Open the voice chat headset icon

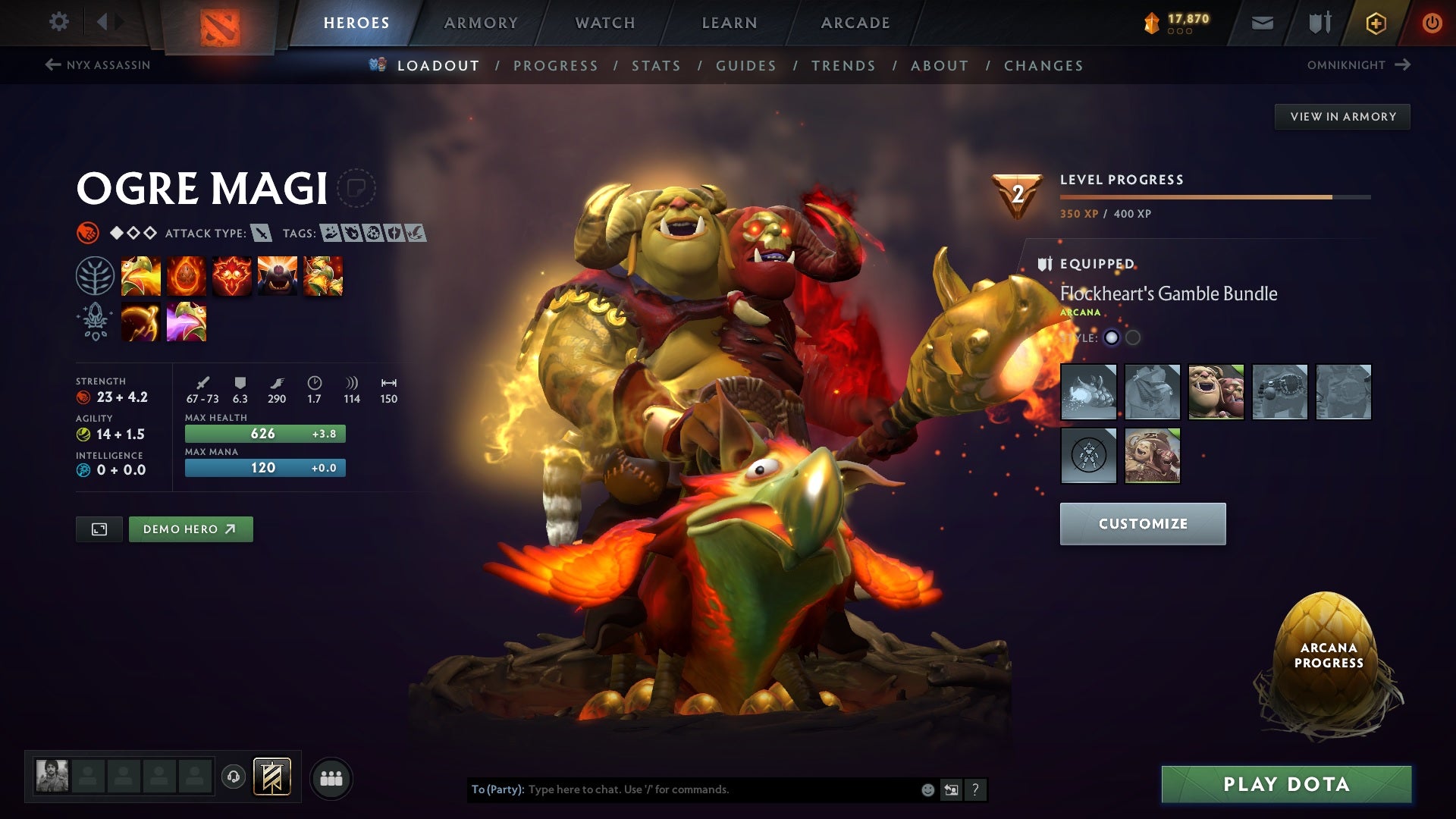(x=233, y=776)
